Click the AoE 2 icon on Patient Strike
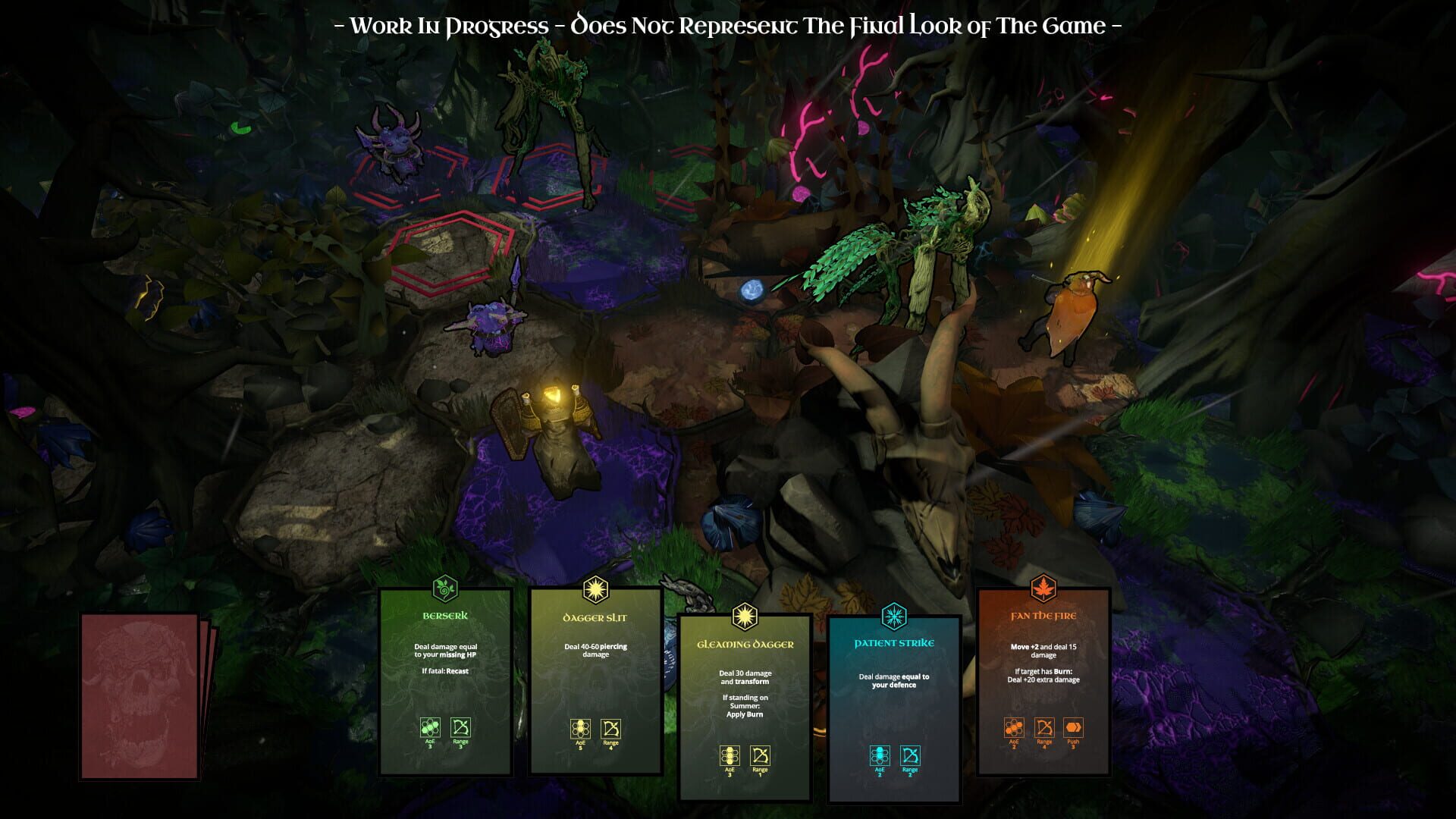The image size is (1456, 819). [x=879, y=754]
